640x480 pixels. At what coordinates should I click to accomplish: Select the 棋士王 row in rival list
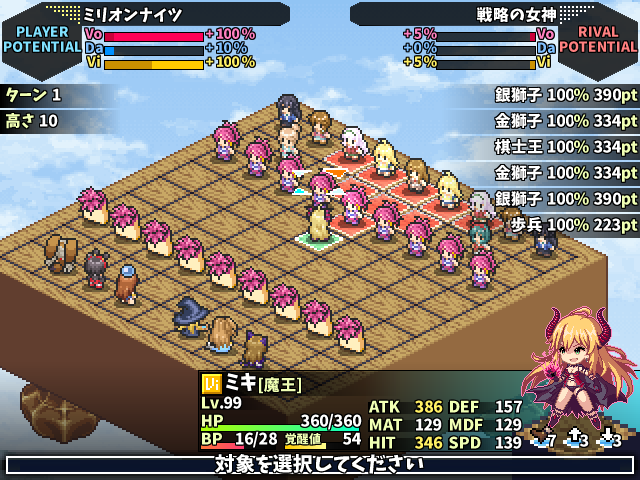click(565, 147)
